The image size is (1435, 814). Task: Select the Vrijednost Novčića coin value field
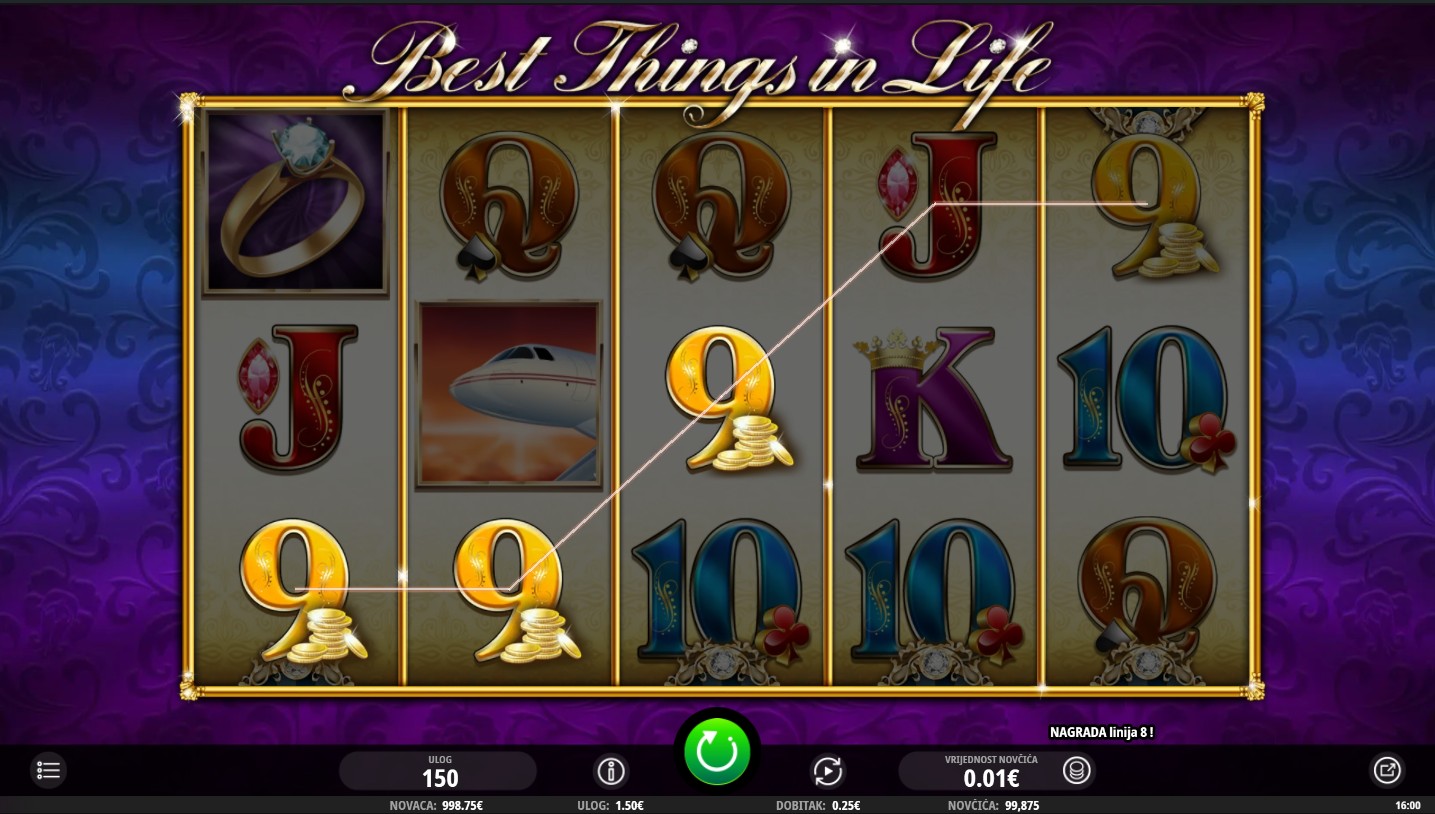click(990, 772)
